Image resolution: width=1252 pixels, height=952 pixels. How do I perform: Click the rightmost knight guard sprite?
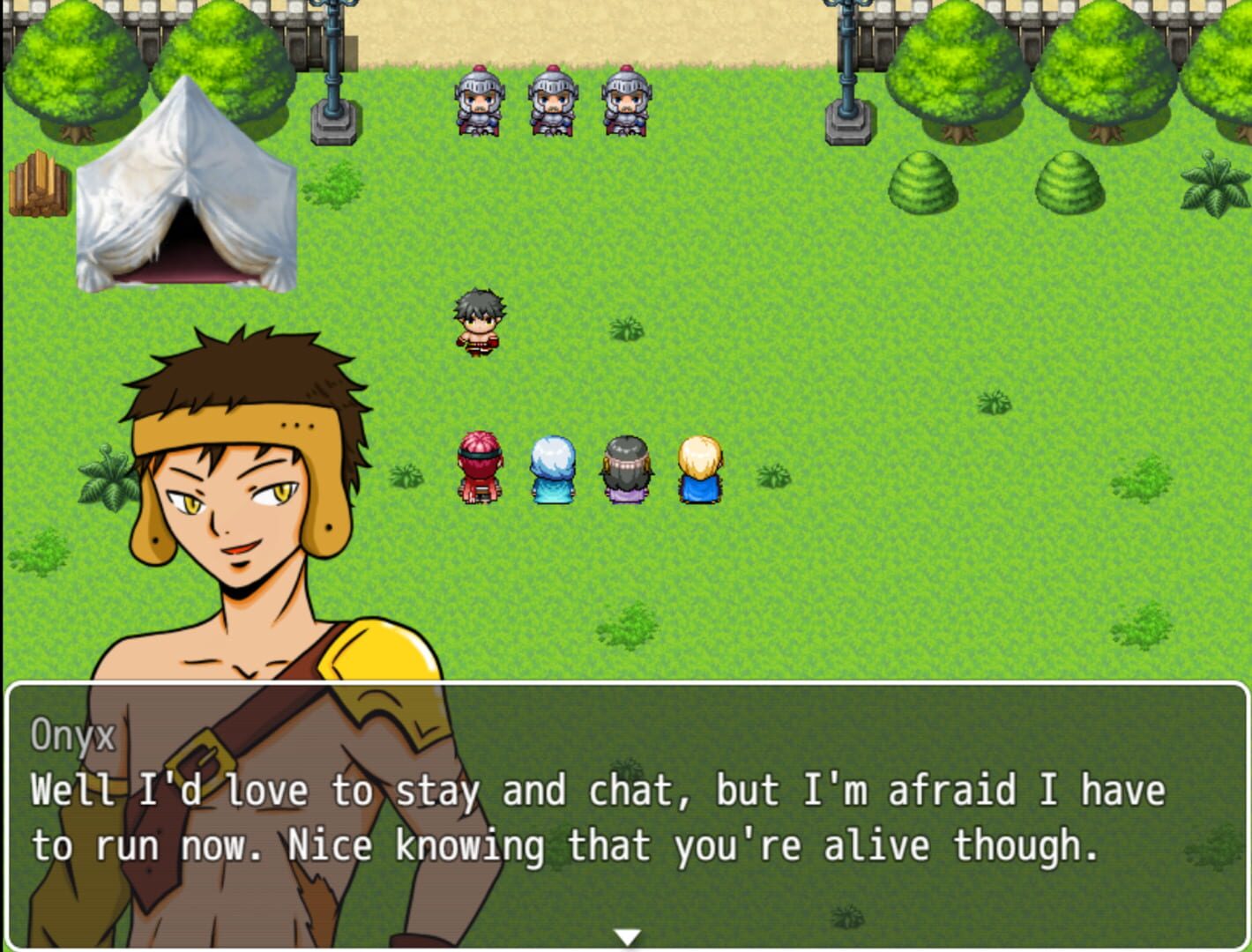click(x=624, y=101)
